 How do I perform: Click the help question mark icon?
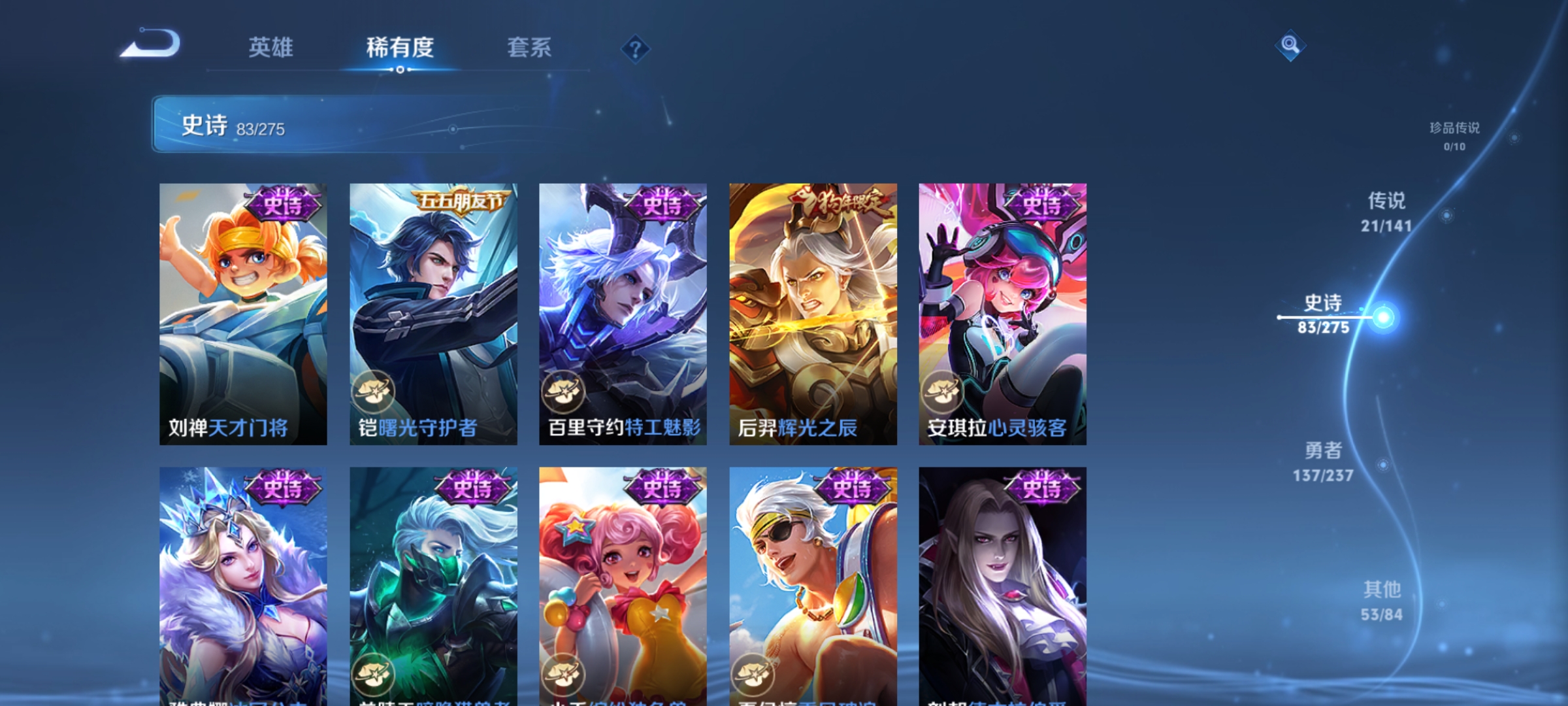point(636,50)
